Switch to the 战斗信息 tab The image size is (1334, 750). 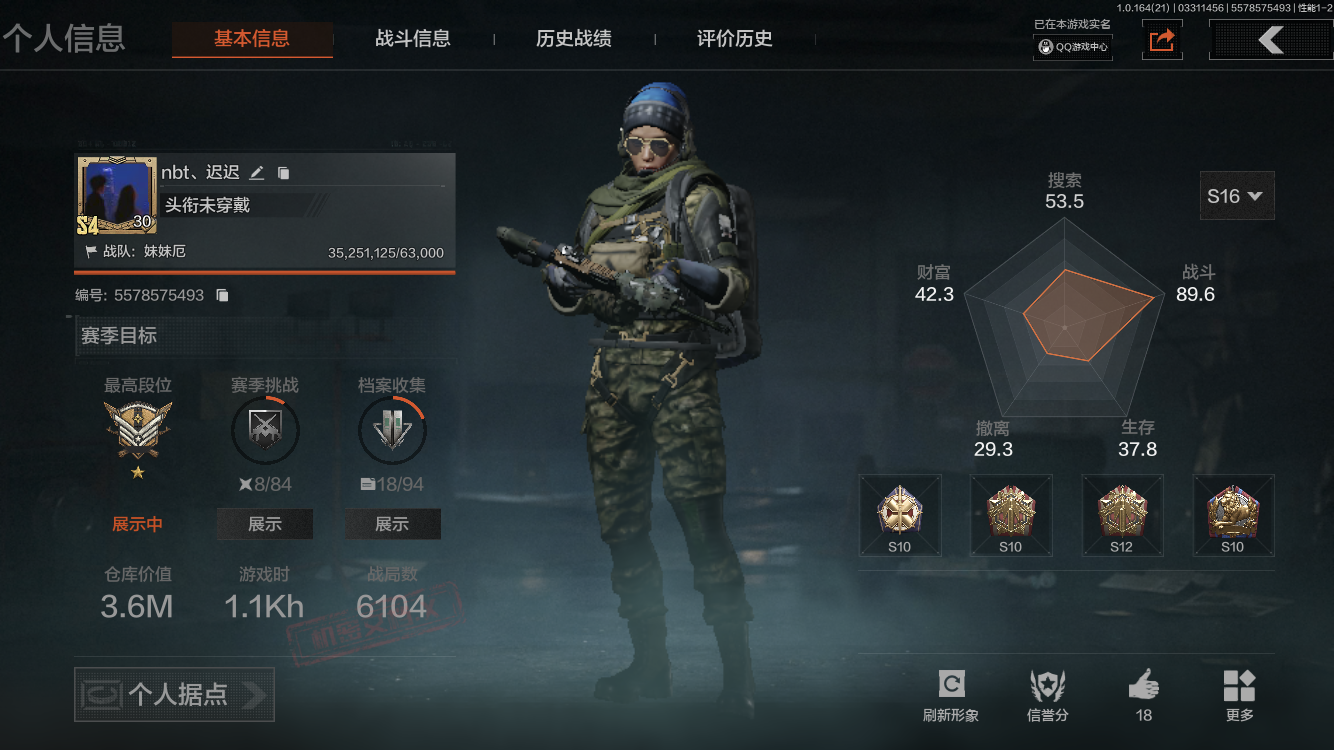[414, 39]
